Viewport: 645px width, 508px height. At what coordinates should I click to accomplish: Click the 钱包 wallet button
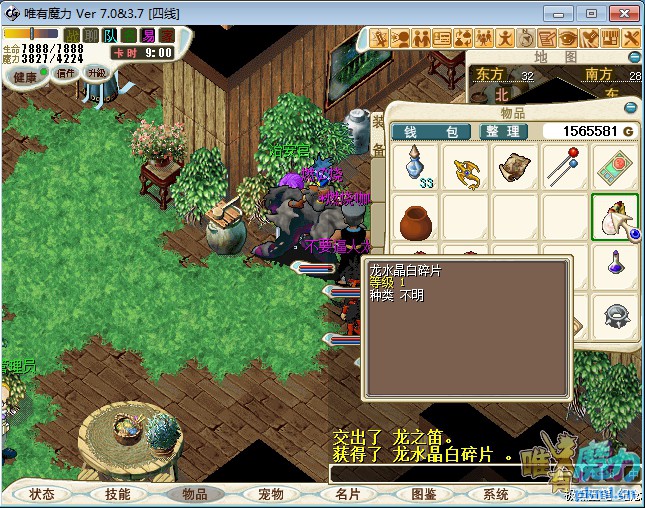[x=430, y=132]
